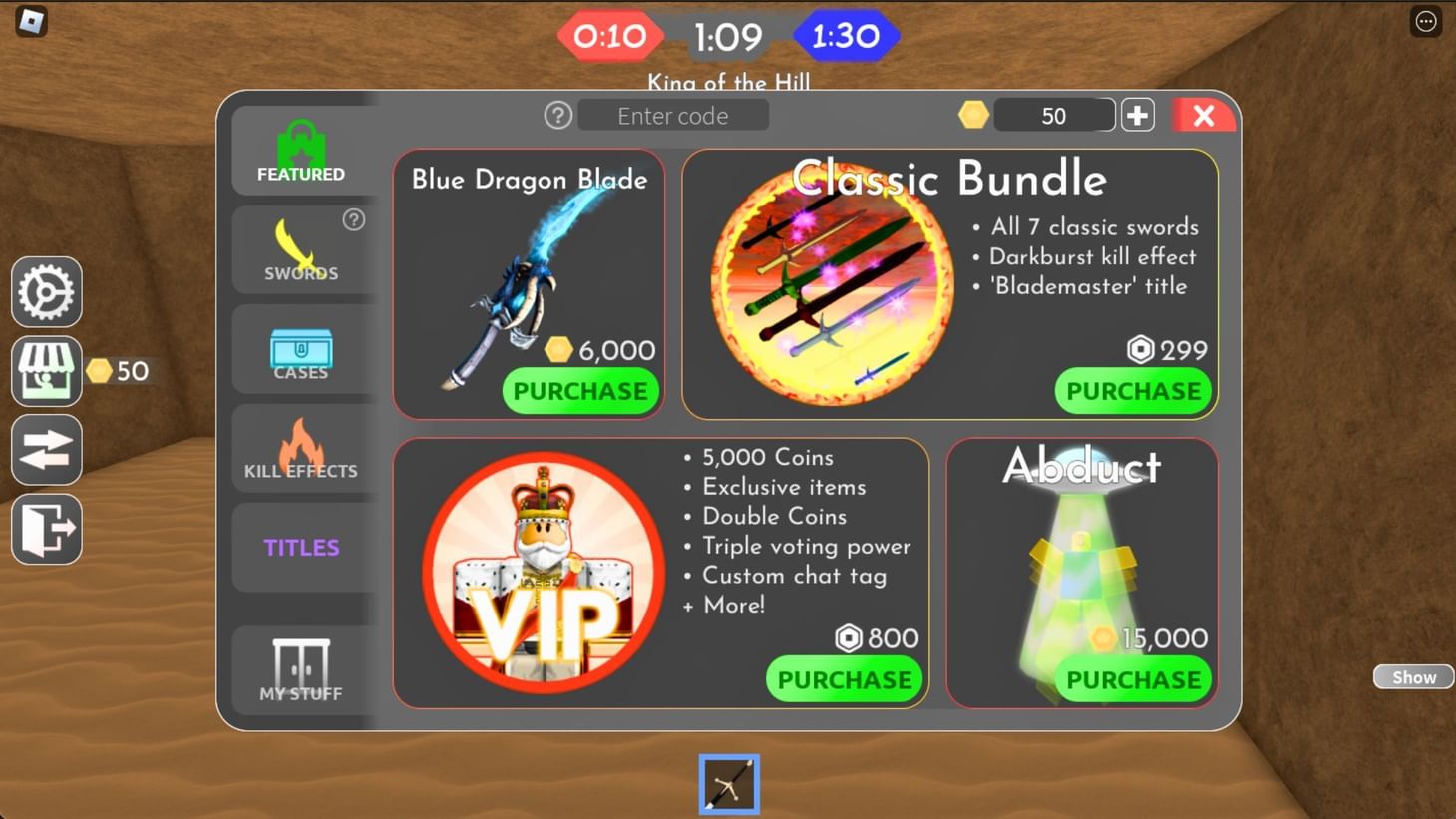Open the Settings gear on the left sidebar
1456x819 pixels.
pos(46,292)
